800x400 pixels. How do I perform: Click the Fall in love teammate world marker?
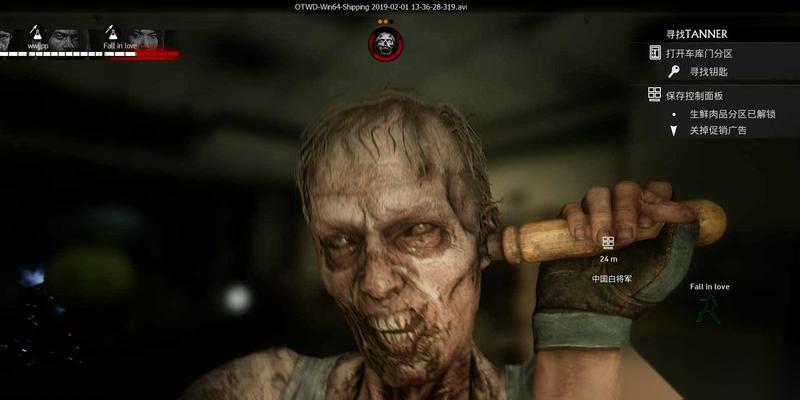coord(709,306)
